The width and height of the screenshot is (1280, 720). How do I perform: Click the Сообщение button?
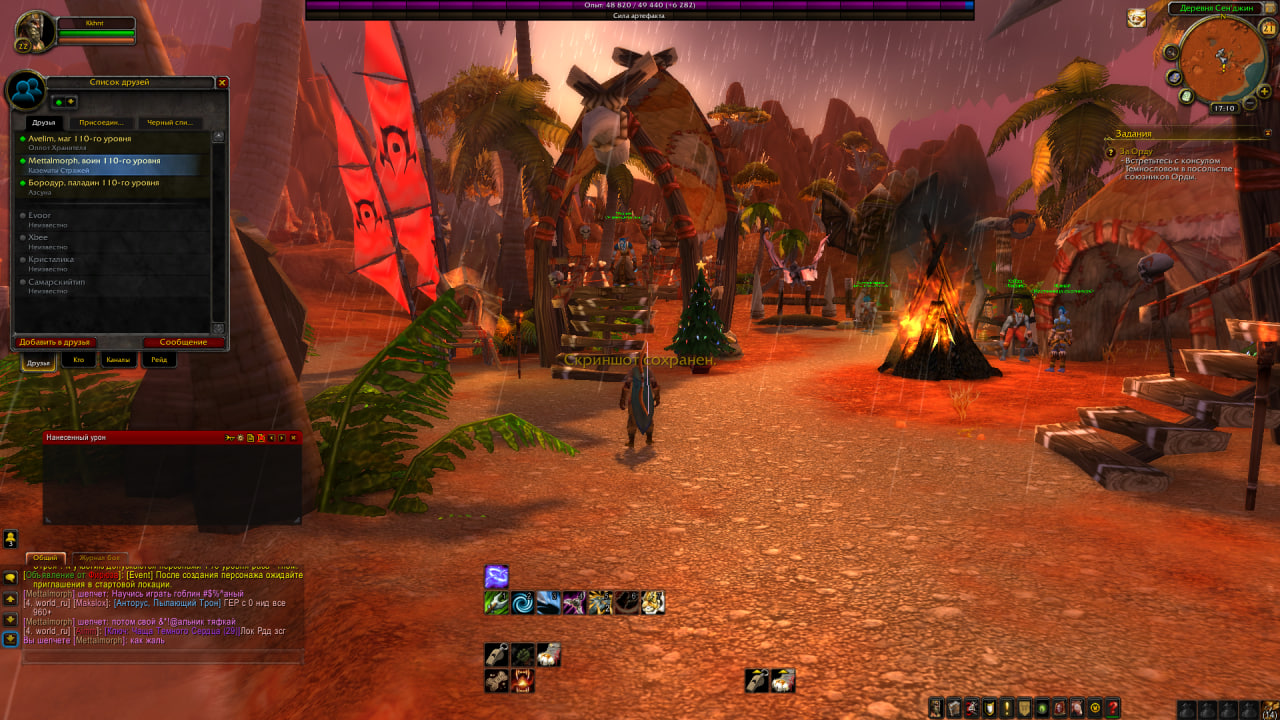pyautogui.click(x=183, y=342)
